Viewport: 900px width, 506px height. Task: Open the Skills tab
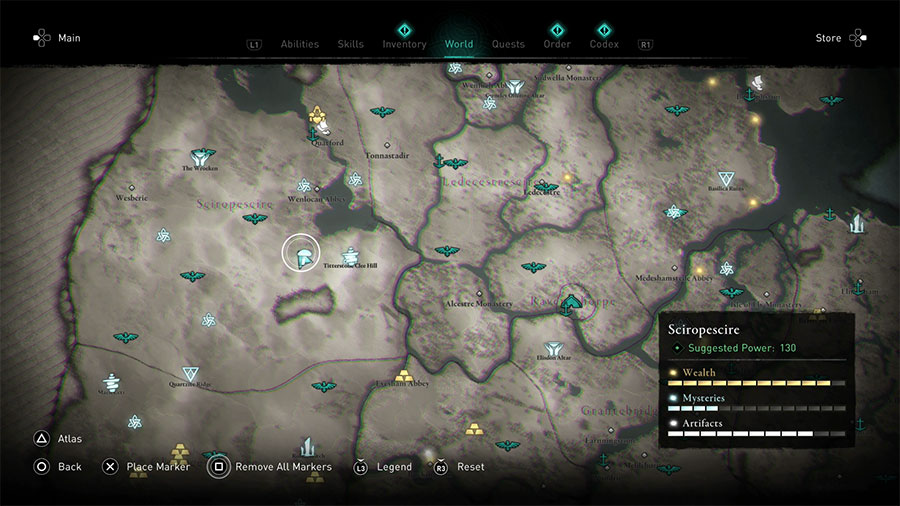[350, 44]
